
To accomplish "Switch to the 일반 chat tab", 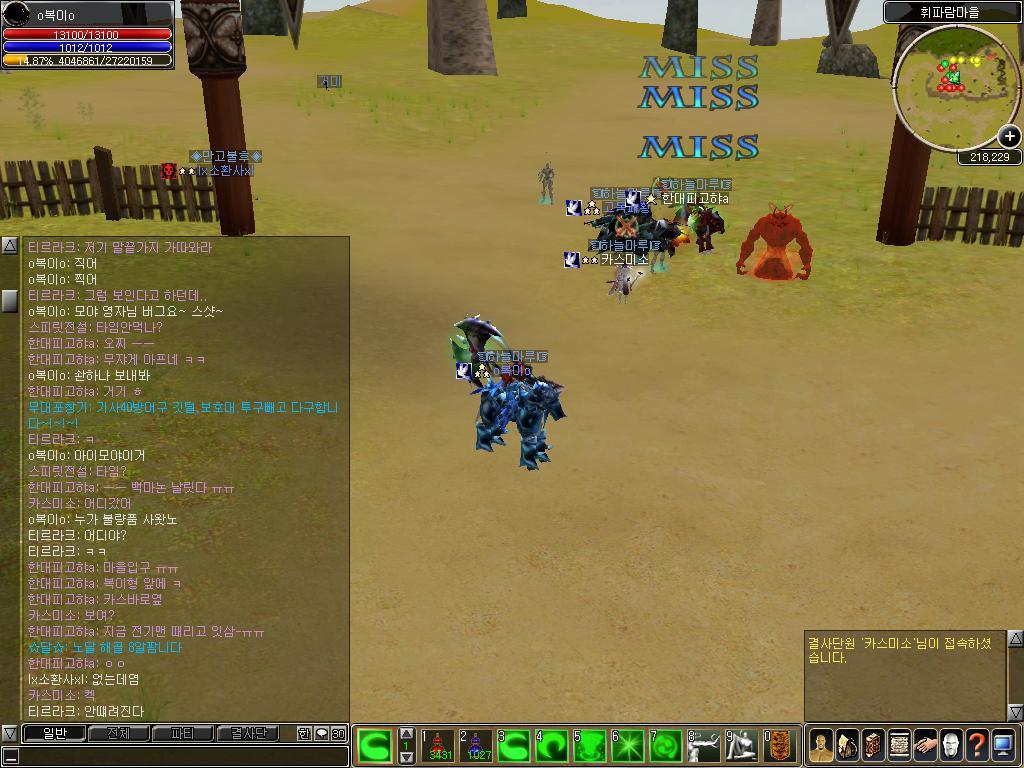I will coord(54,734).
